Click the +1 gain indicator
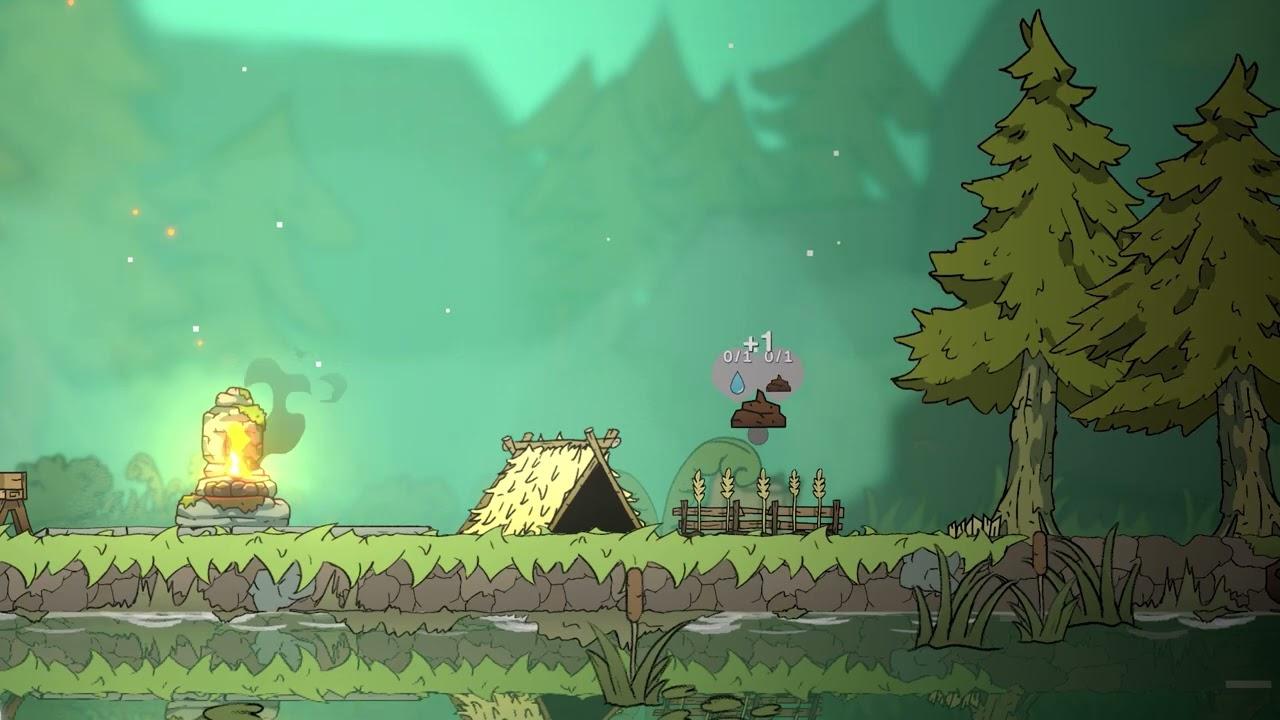 tap(757, 341)
